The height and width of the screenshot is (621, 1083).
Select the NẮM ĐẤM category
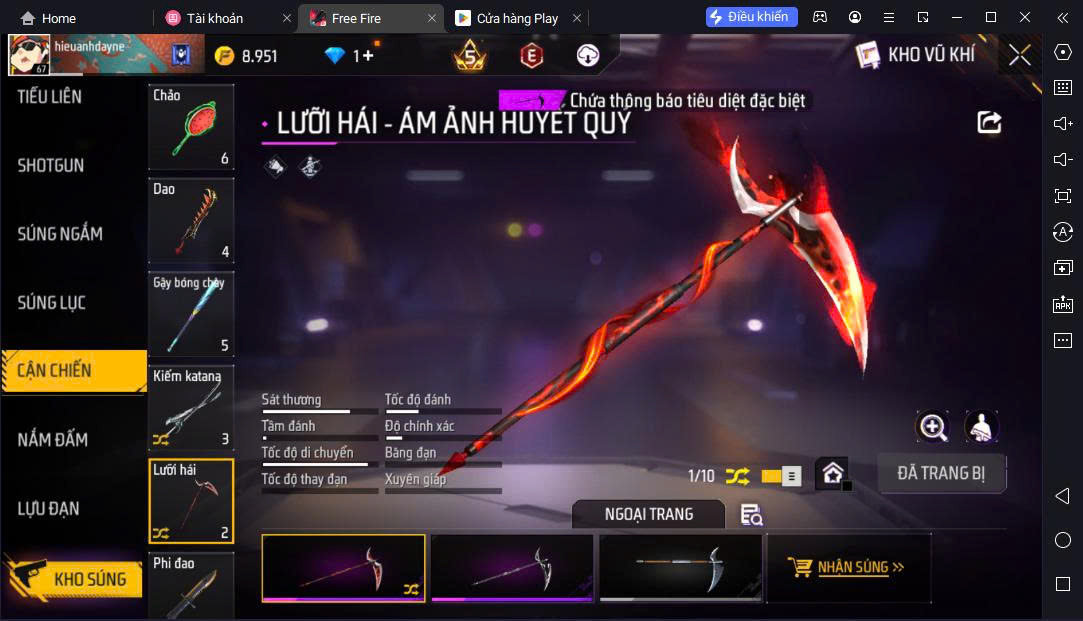coord(53,439)
